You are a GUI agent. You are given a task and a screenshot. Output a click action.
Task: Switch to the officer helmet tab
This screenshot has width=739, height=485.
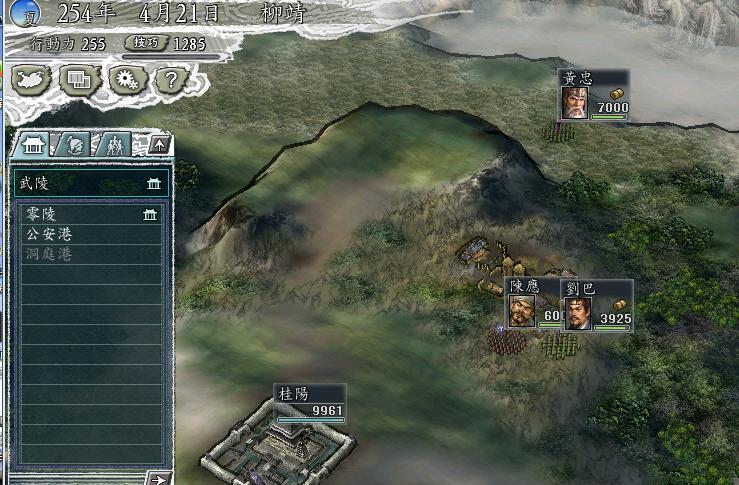coord(74,144)
